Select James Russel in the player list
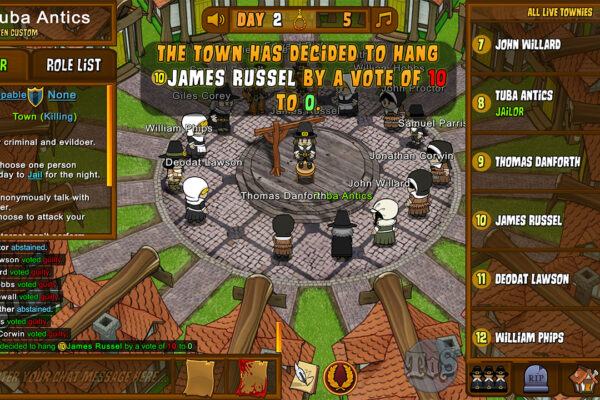This screenshot has height=400, width=600. click(532, 219)
